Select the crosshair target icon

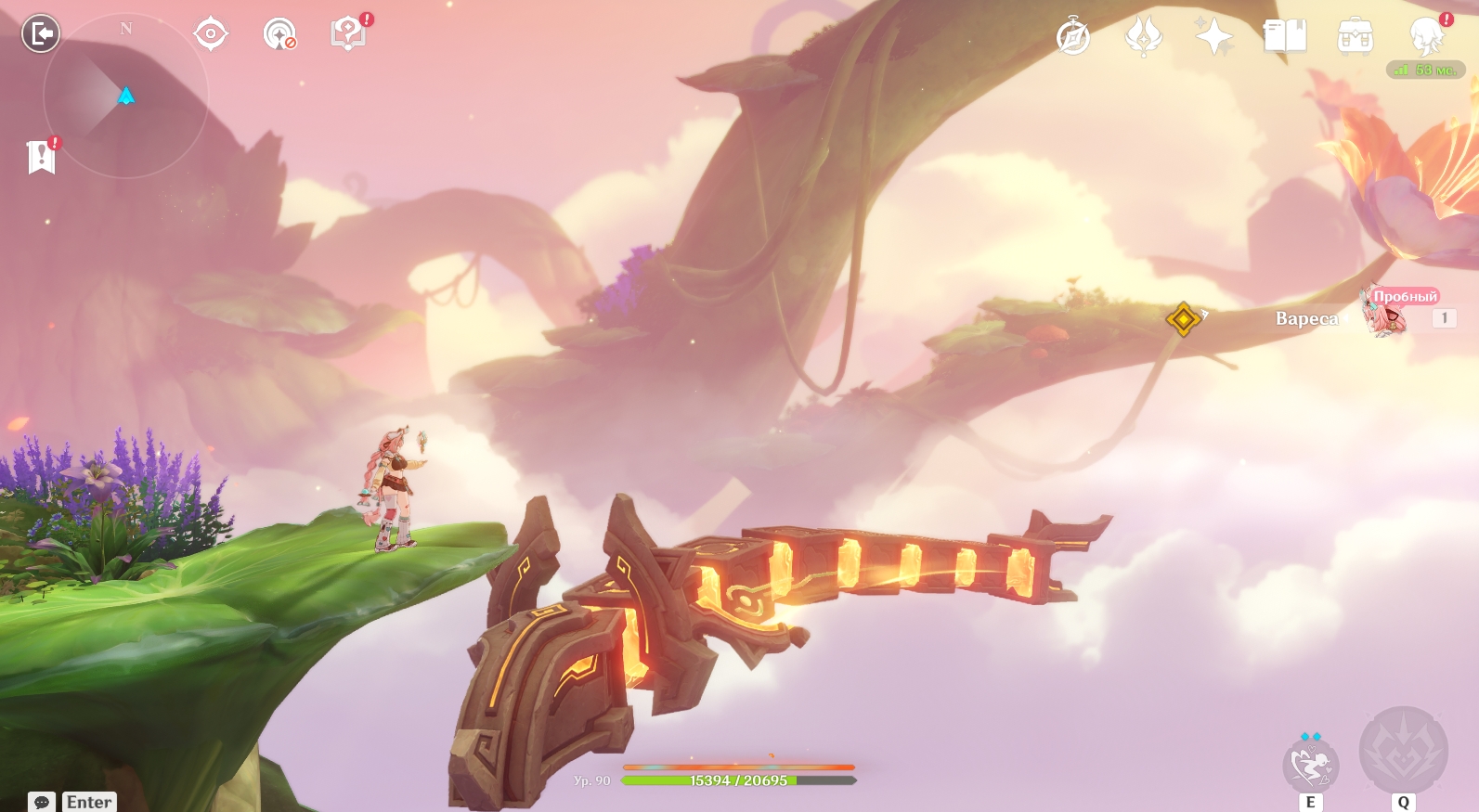[x=211, y=34]
